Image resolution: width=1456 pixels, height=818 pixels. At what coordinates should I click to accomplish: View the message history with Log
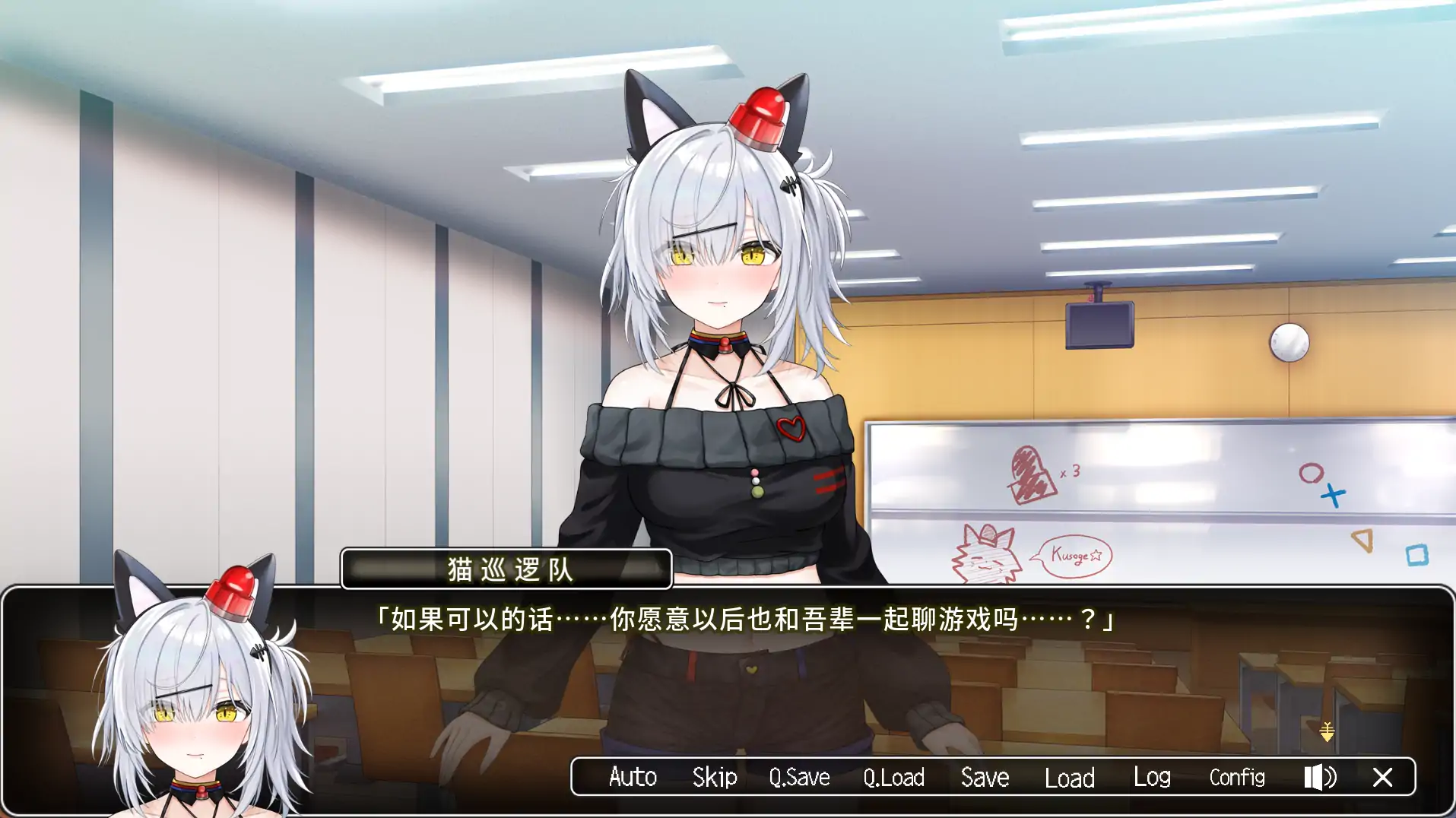[x=1151, y=777]
